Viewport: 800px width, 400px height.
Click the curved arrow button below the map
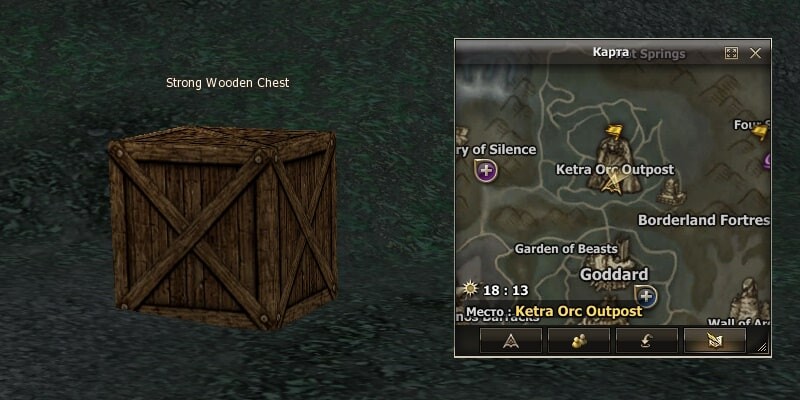647,341
